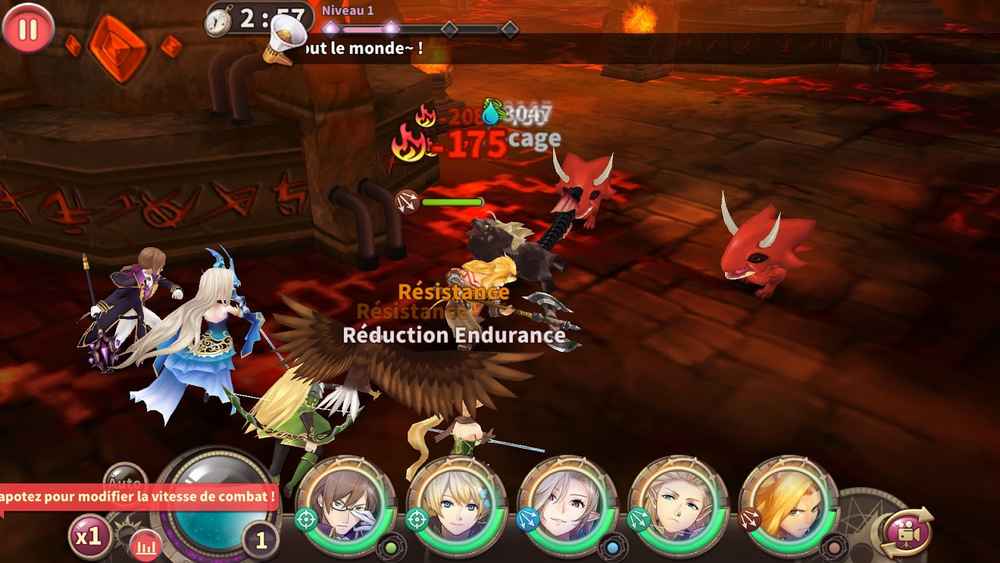Screen dimensions: 1000x563
Task: Change combat speed with the x1 button
Action: pyautogui.click(x=89, y=536)
